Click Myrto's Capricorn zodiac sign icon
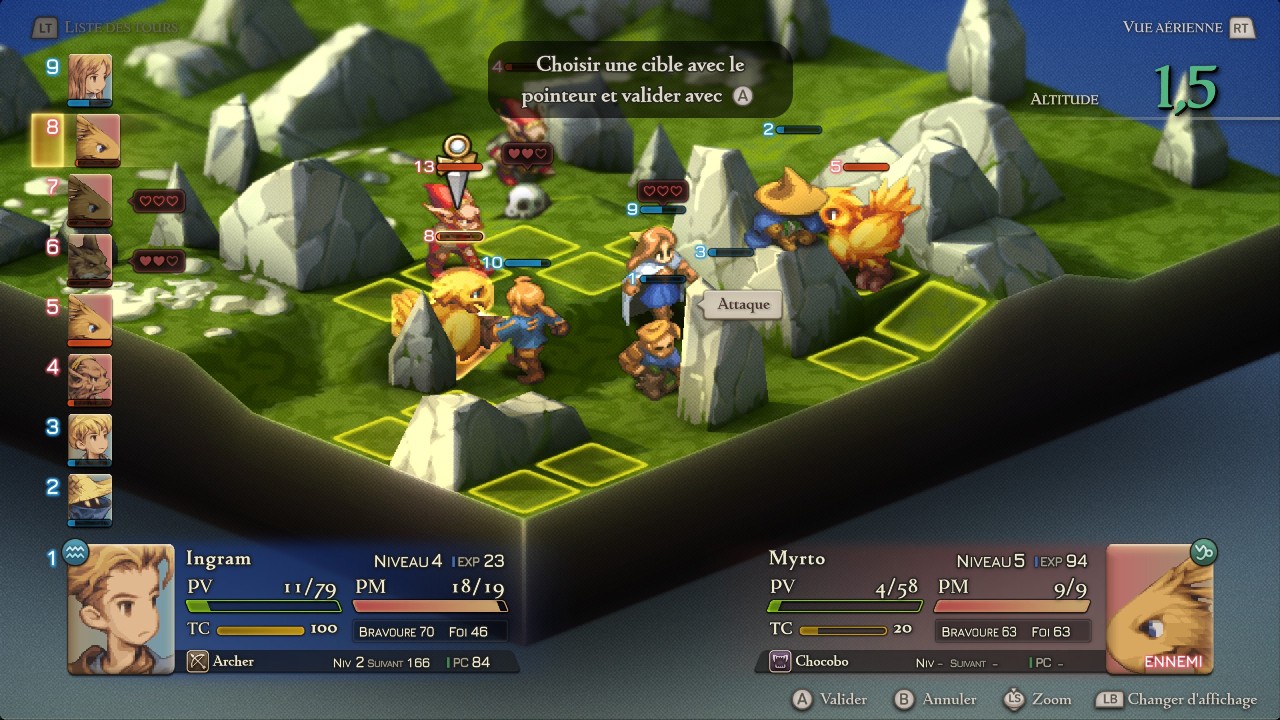The height and width of the screenshot is (720, 1280). pyautogui.click(x=1203, y=551)
